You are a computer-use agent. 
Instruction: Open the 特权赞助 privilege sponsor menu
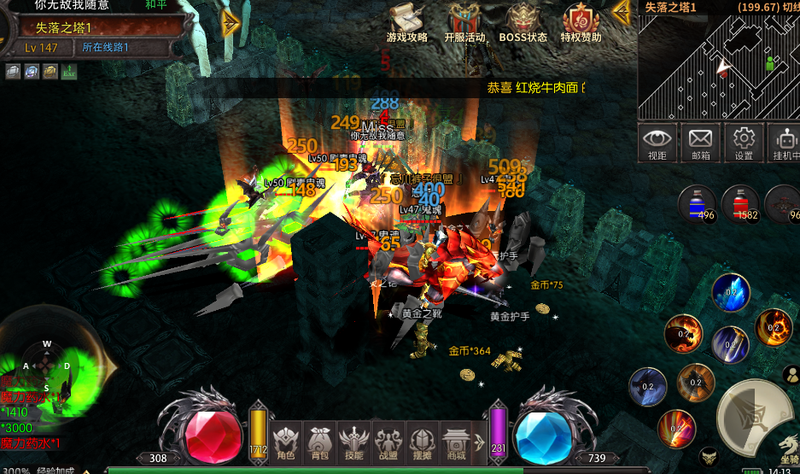pyautogui.click(x=581, y=24)
